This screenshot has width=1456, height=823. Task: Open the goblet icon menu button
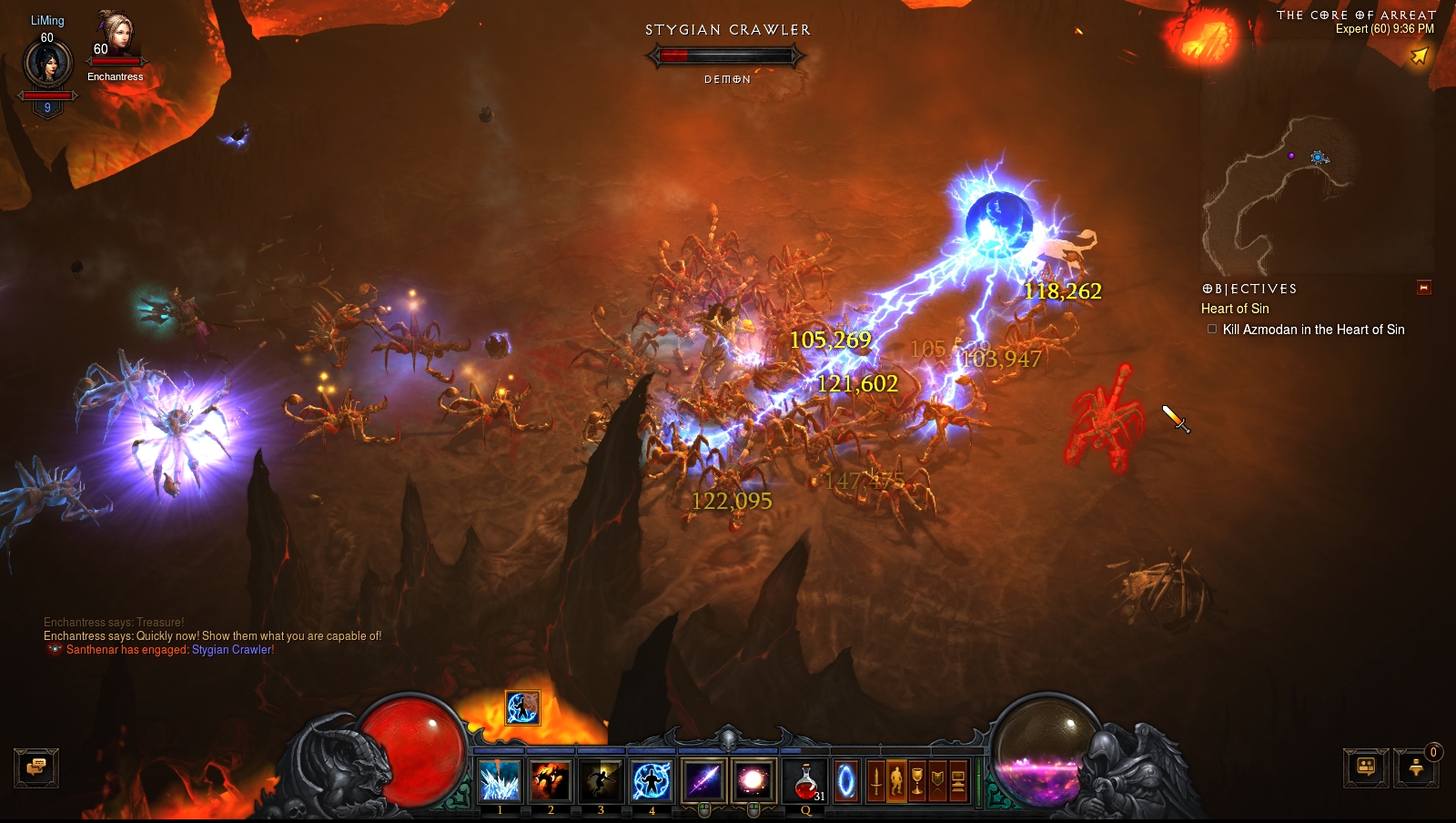click(917, 781)
